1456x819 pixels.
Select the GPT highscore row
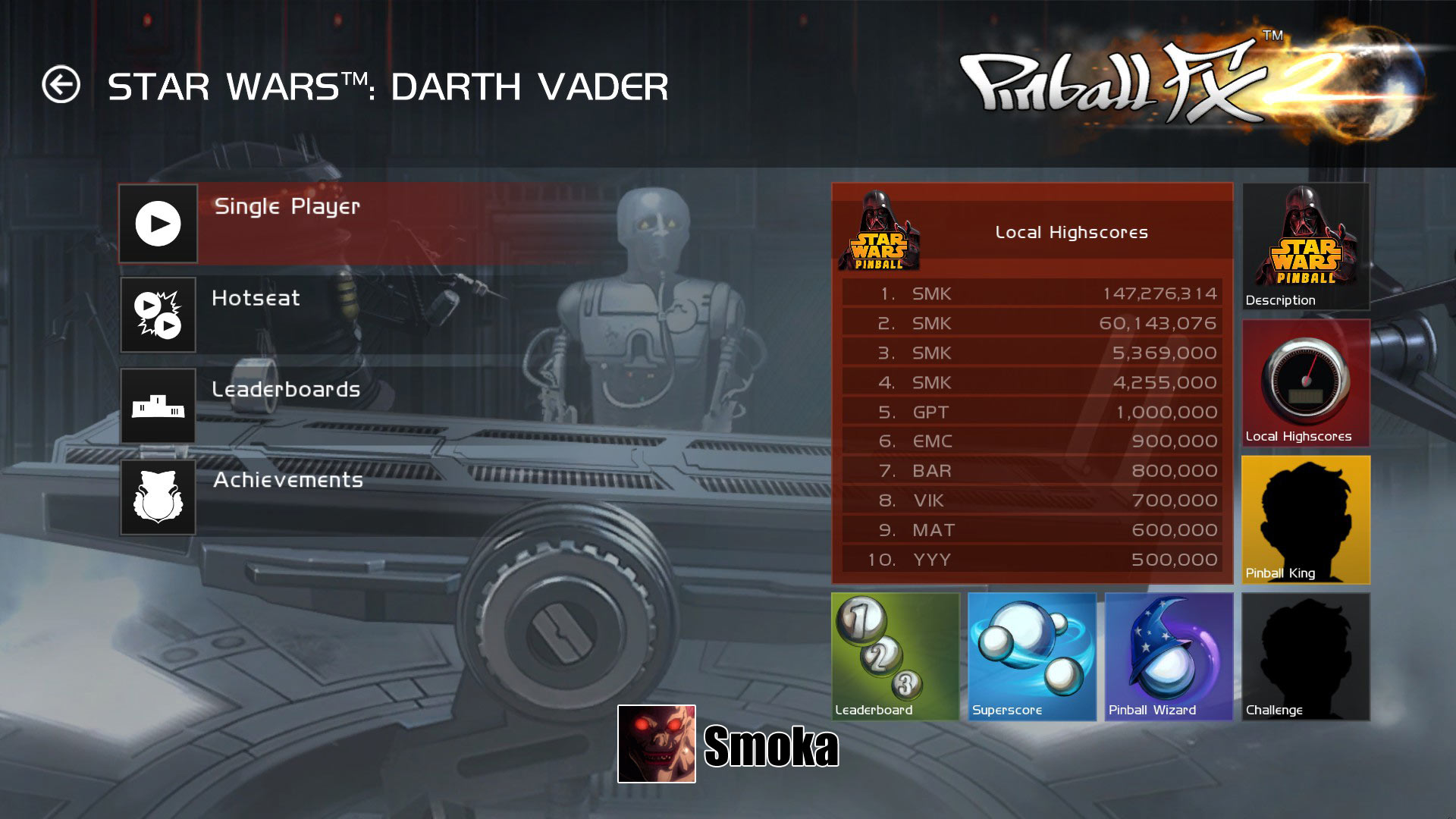click(x=1031, y=412)
